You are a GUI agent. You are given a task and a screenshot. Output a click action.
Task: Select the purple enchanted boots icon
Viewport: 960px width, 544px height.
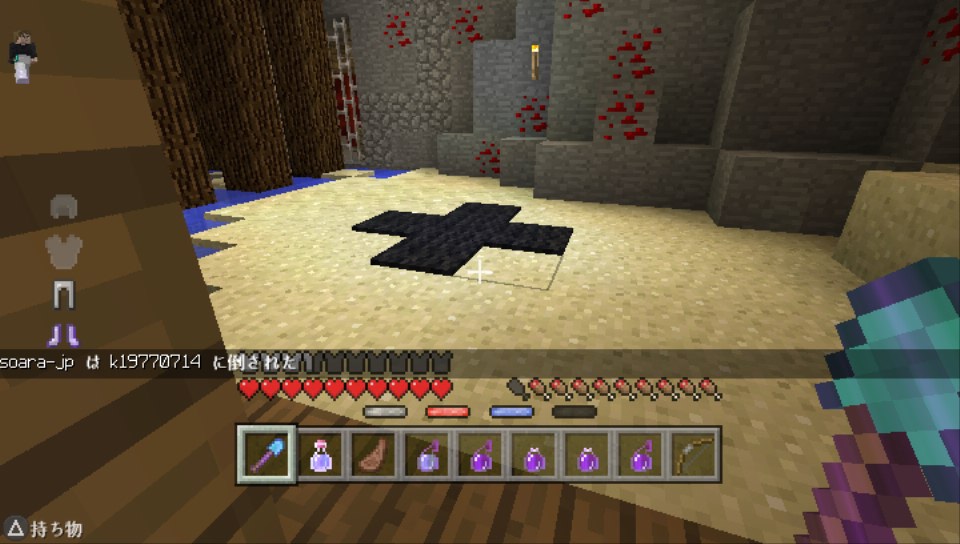tap(64, 334)
